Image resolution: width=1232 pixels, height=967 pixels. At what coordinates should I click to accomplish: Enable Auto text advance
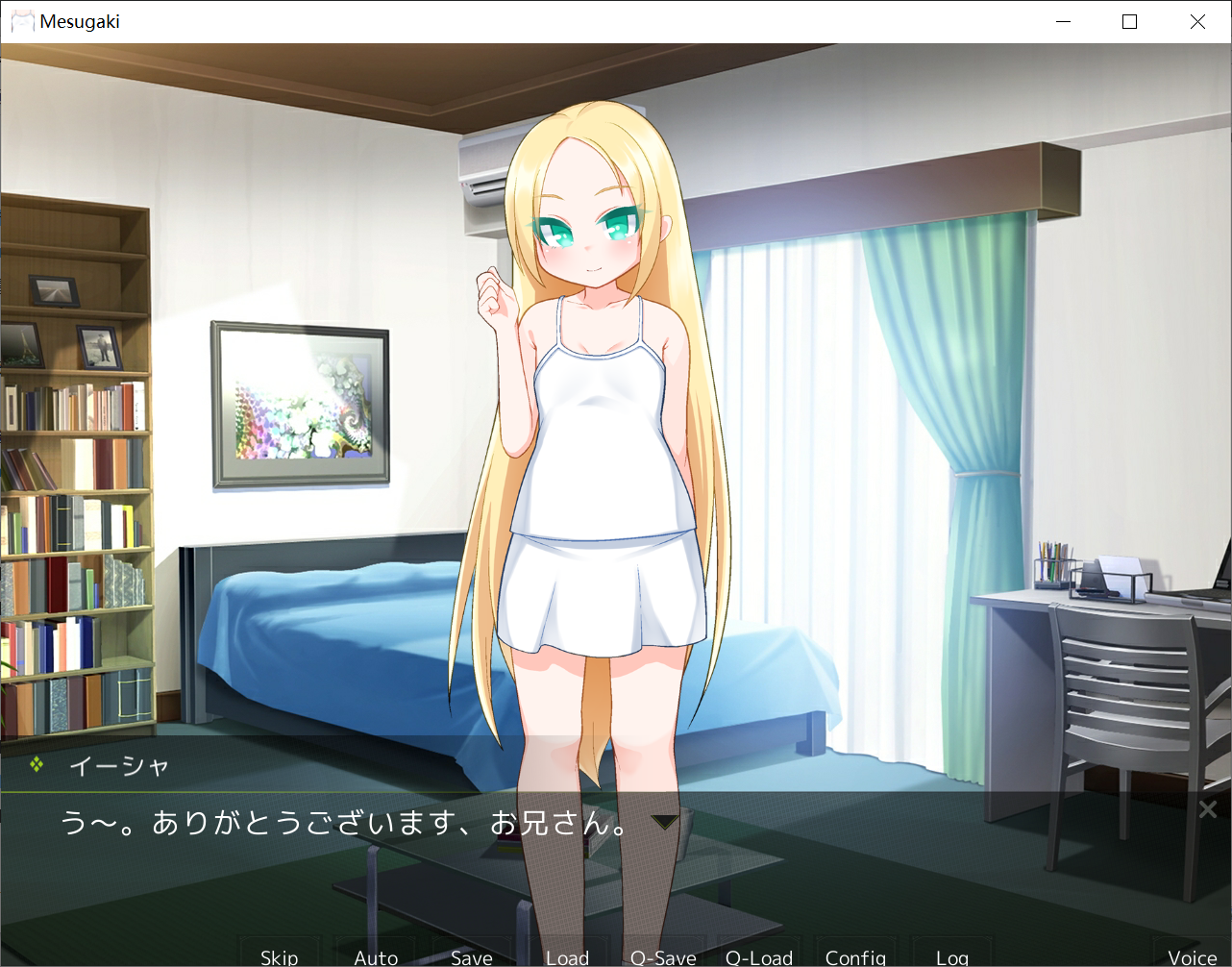coord(376,955)
